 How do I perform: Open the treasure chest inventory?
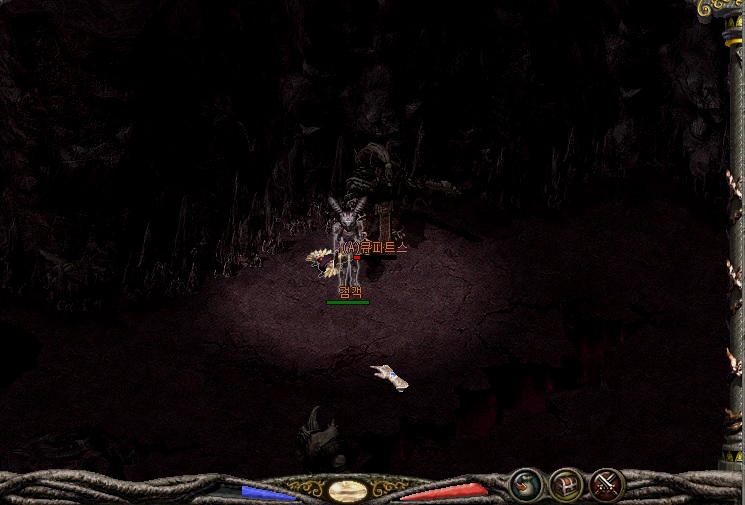point(566,486)
